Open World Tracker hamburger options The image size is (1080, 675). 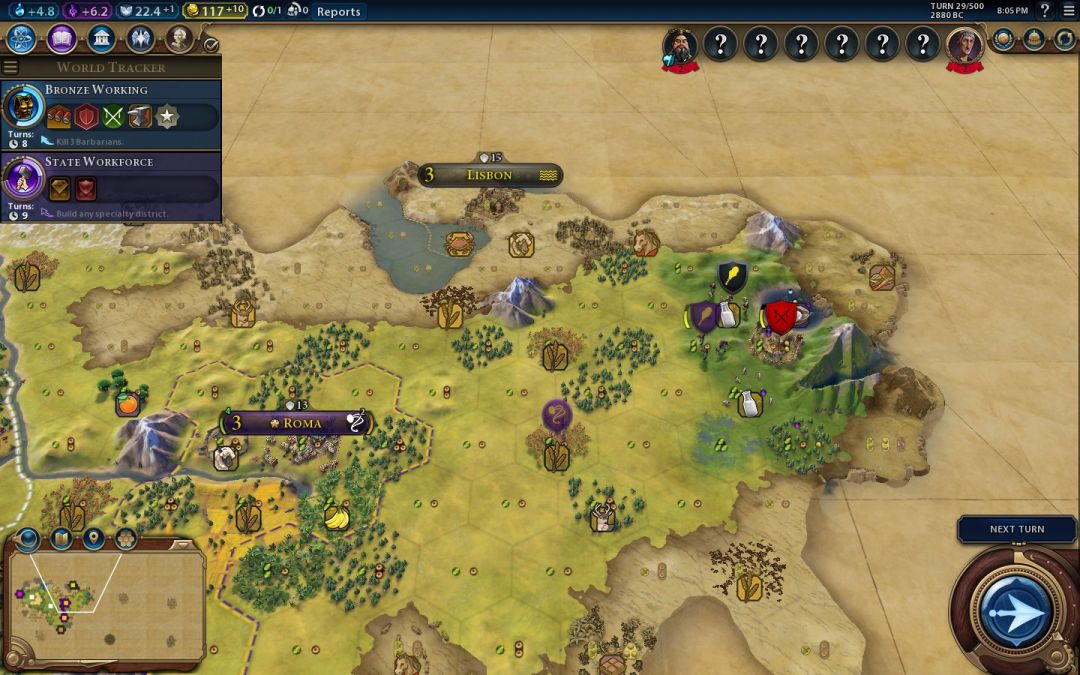11,68
